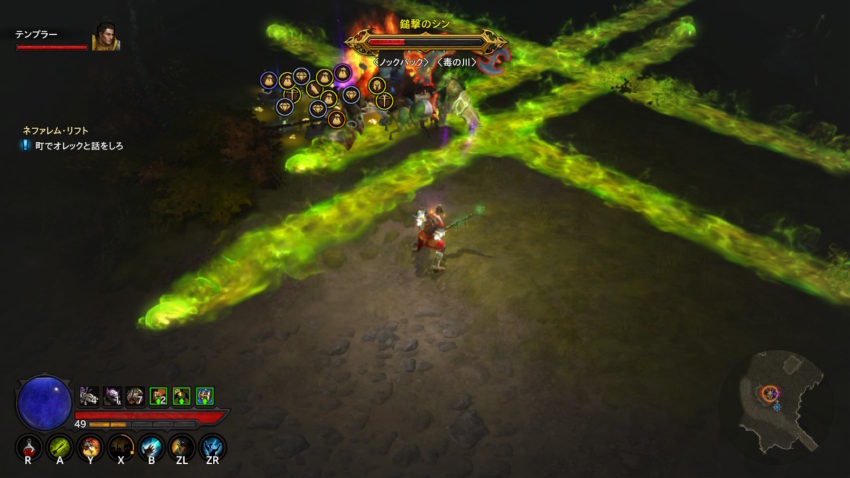Activate the blue grasping hand skill
The width and height of the screenshot is (850, 478).
tap(151, 447)
